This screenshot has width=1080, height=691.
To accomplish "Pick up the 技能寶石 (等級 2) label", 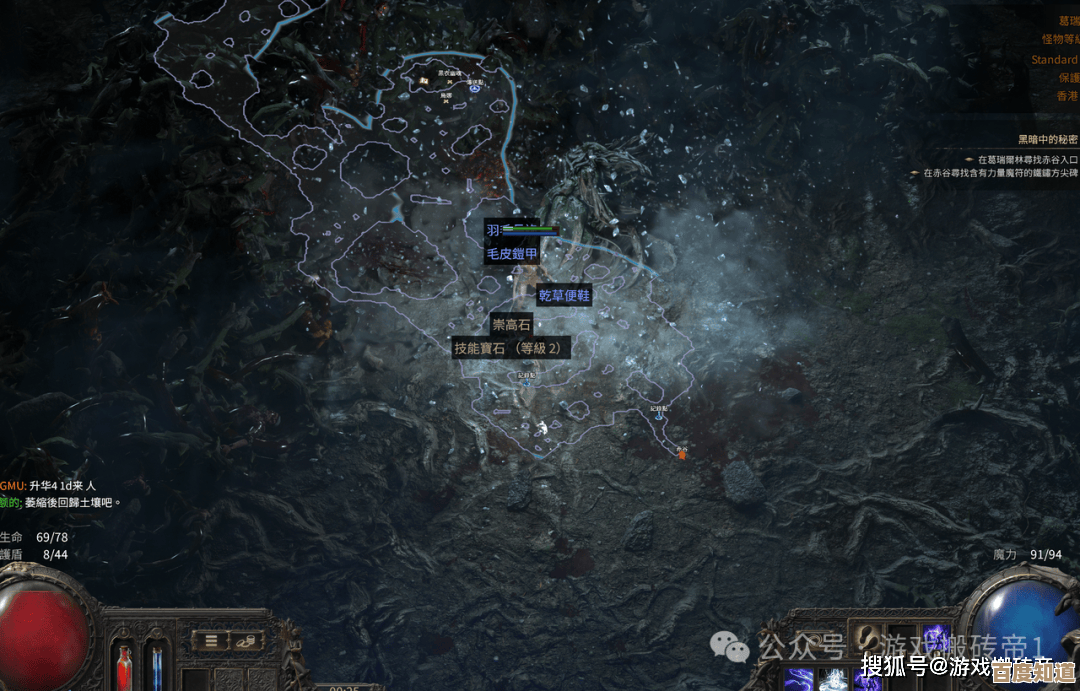I will (512, 348).
